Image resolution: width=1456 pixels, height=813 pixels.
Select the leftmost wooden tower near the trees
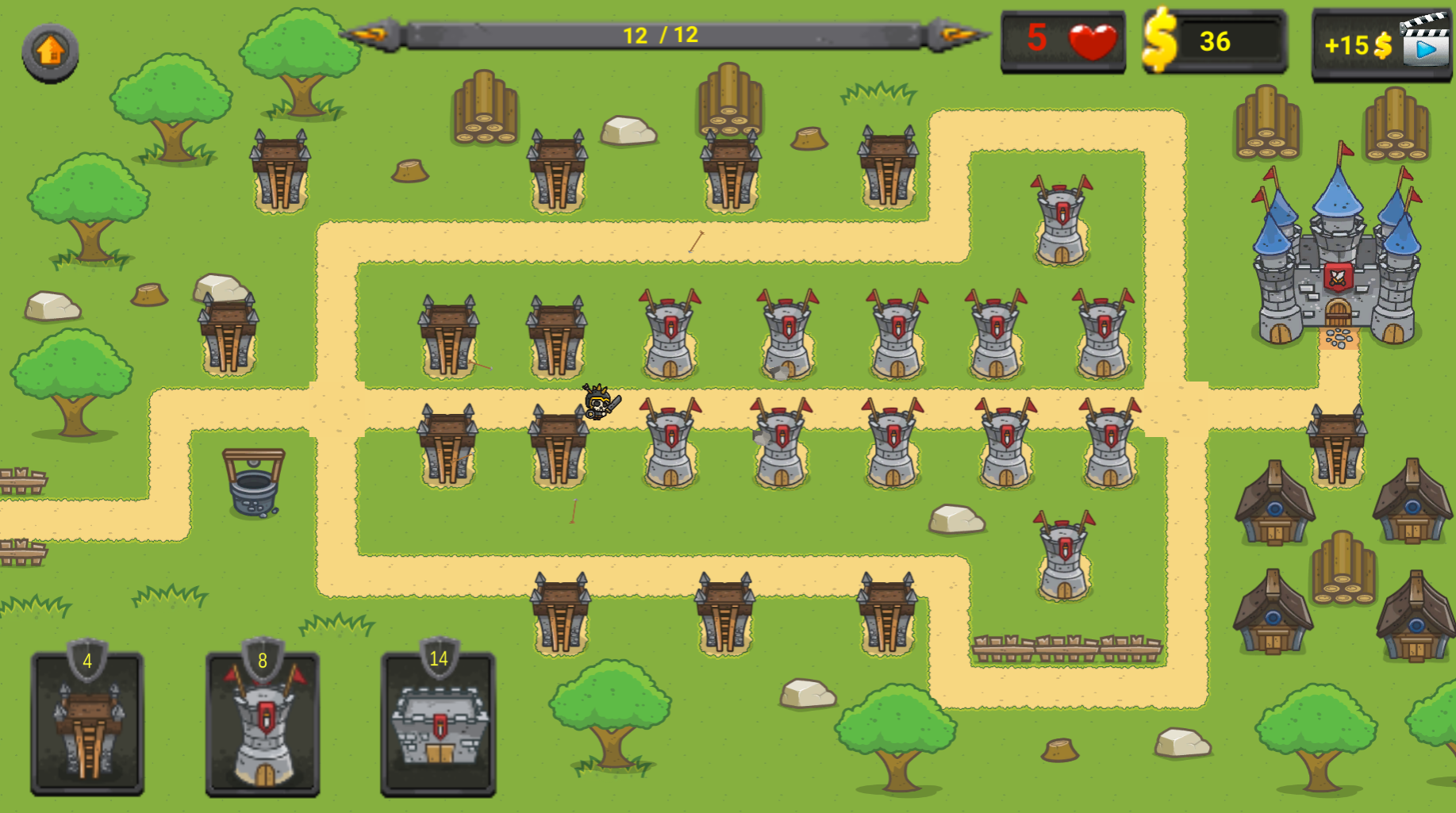point(229,333)
